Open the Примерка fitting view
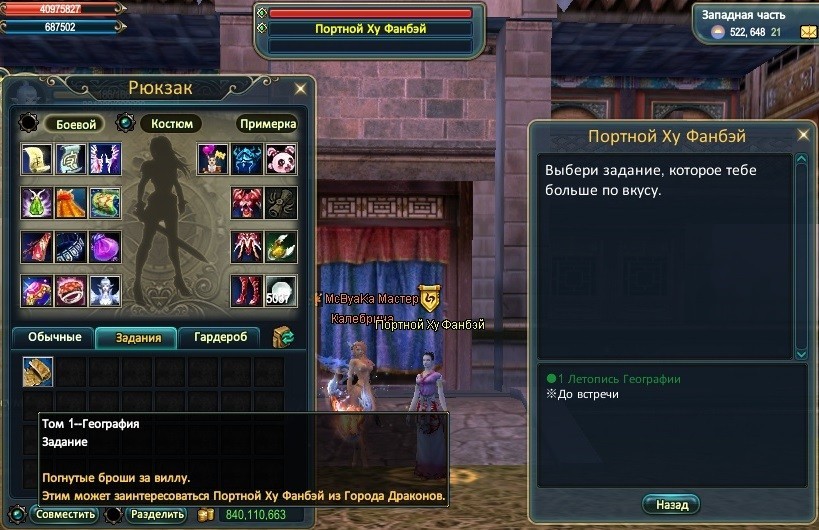 [x=267, y=124]
